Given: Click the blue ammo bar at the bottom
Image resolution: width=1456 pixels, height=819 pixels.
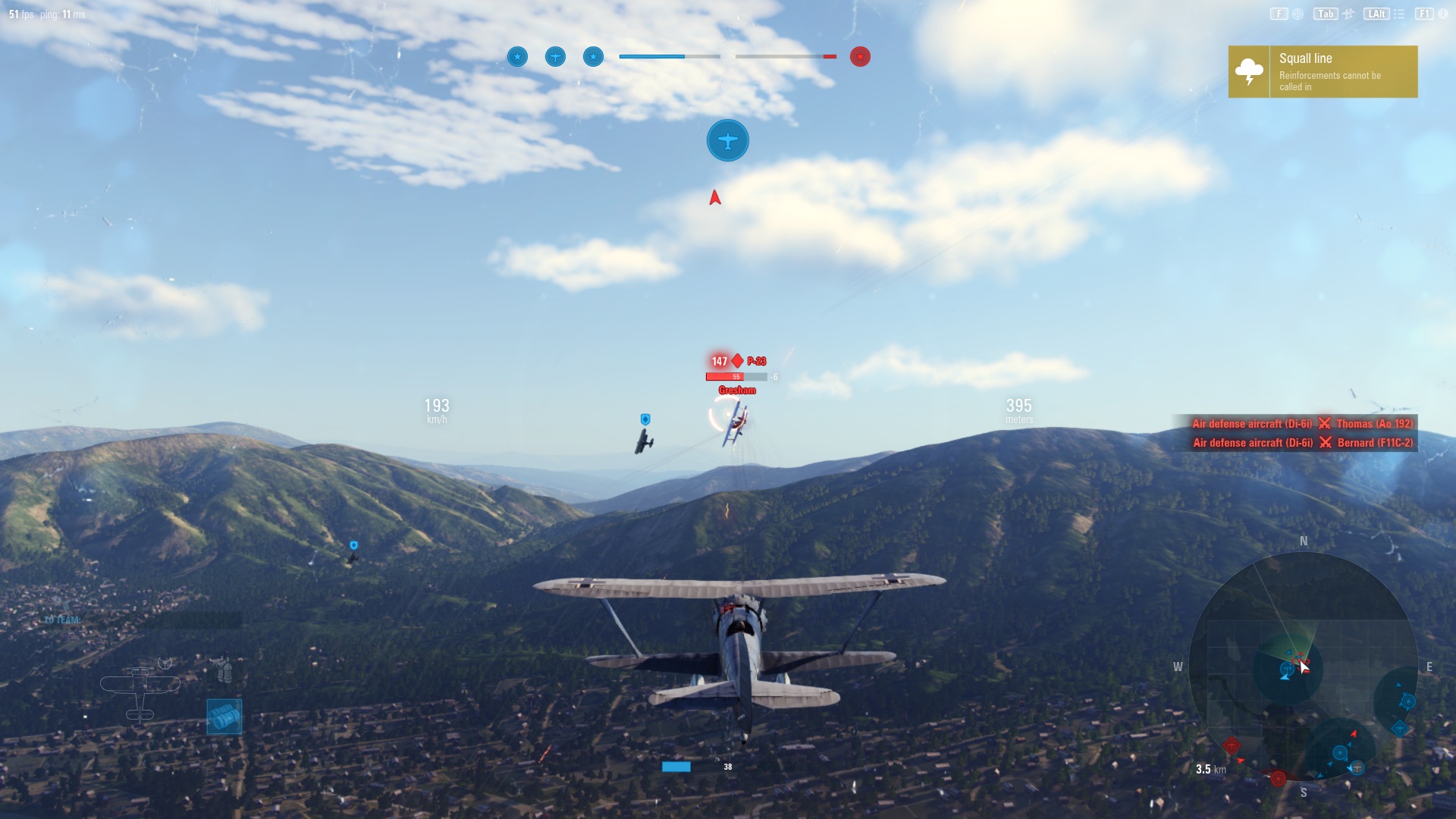Looking at the screenshot, I should click(677, 767).
